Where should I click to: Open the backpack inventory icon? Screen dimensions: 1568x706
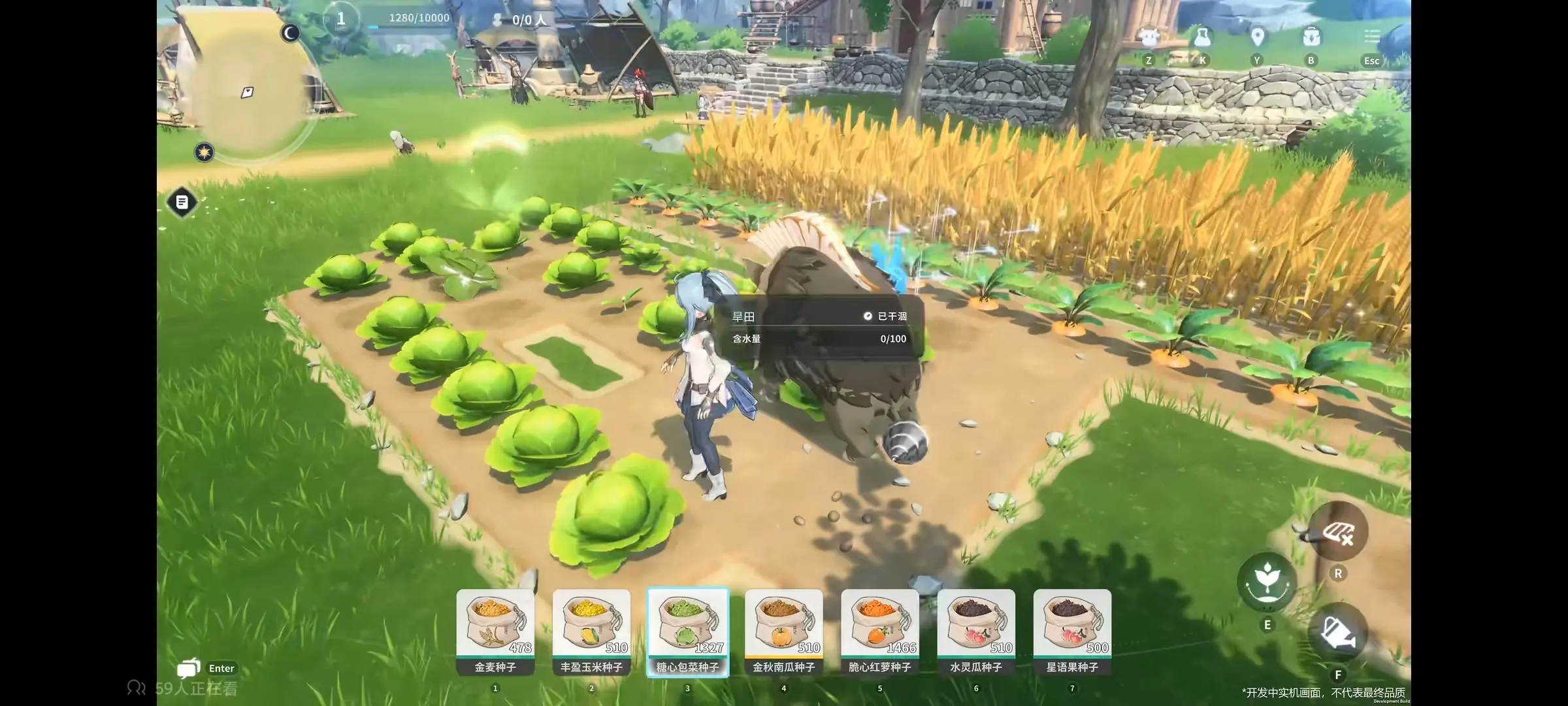(1311, 38)
